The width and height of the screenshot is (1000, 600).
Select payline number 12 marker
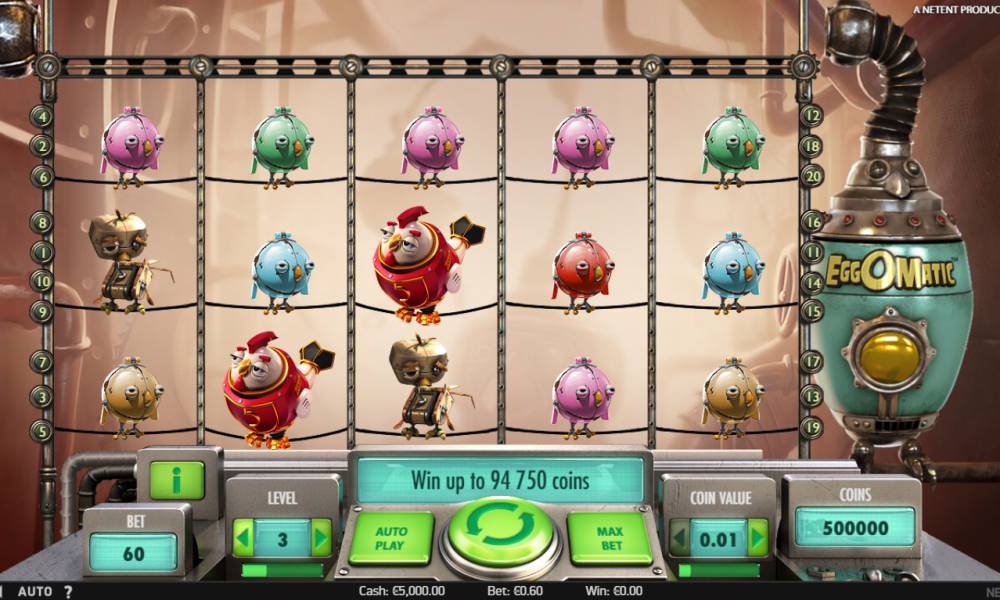[x=812, y=115]
